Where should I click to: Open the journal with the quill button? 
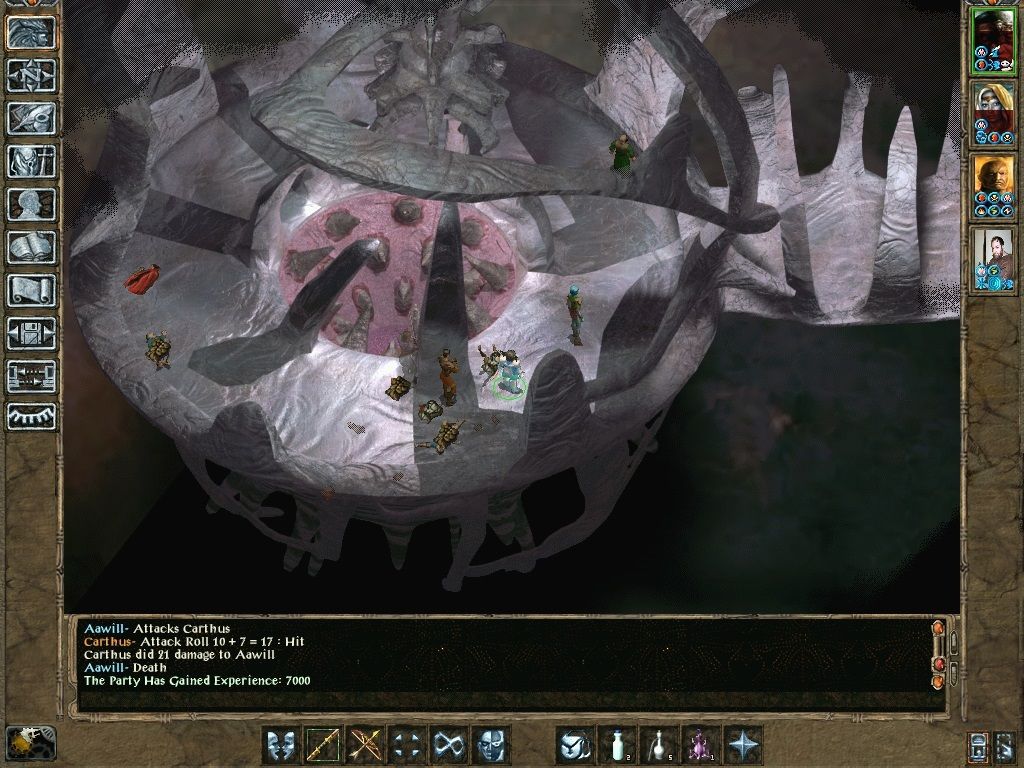click(x=31, y=118)
